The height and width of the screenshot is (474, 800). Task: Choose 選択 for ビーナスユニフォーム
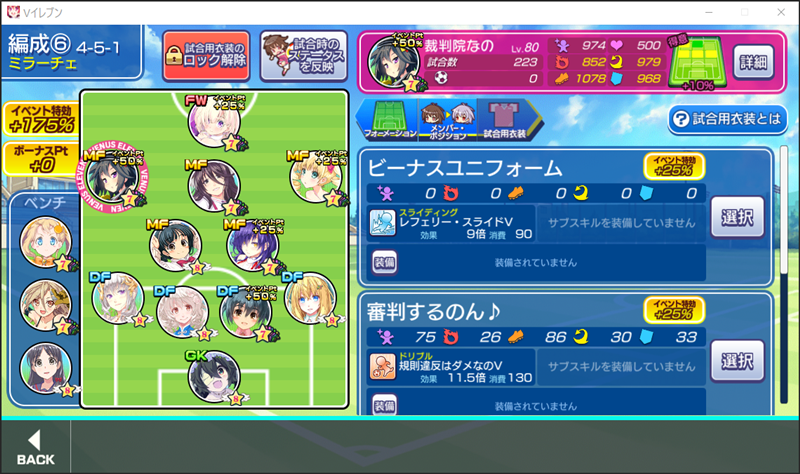pos(738,215)
